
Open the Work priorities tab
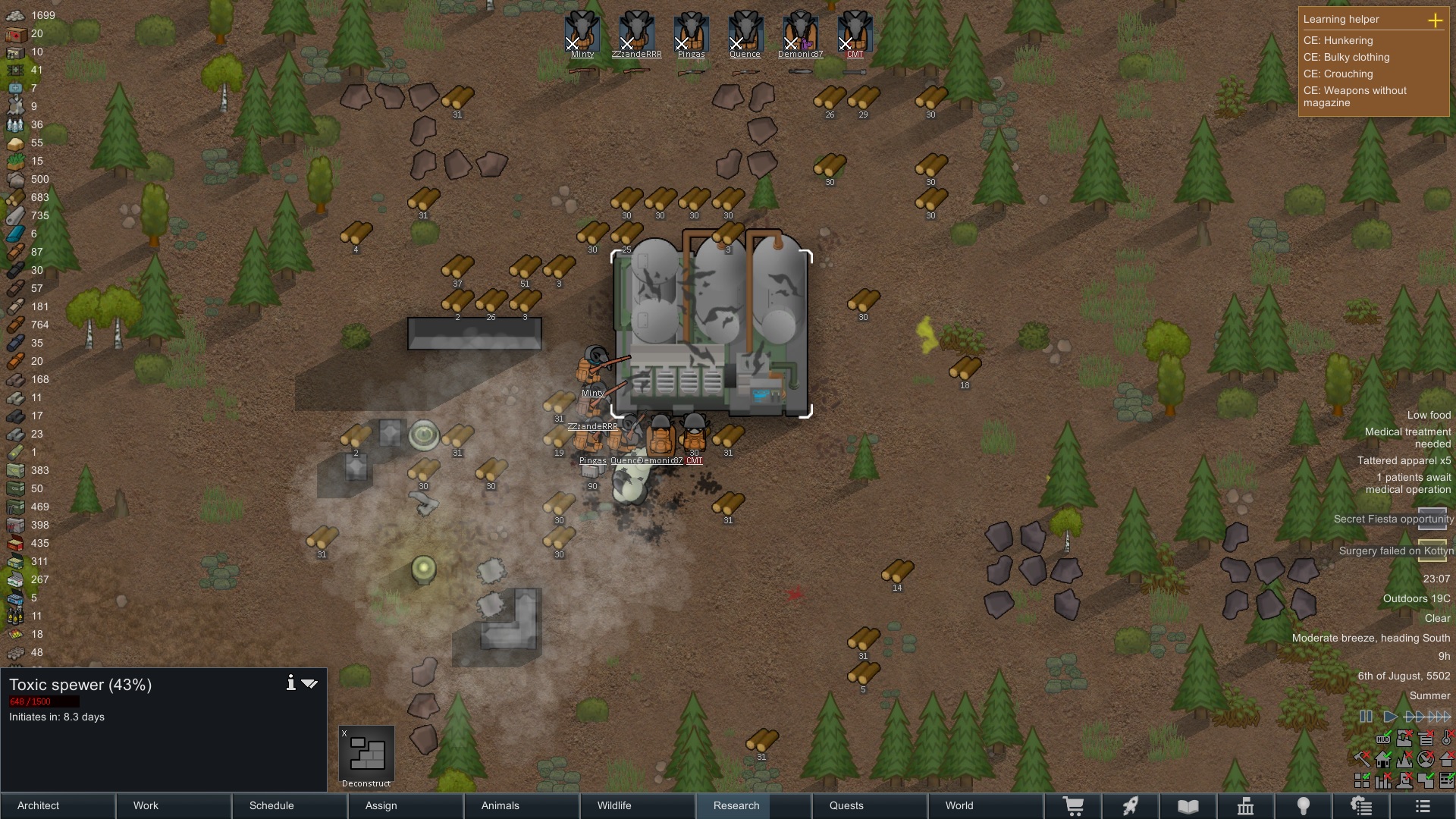(174, 805)
